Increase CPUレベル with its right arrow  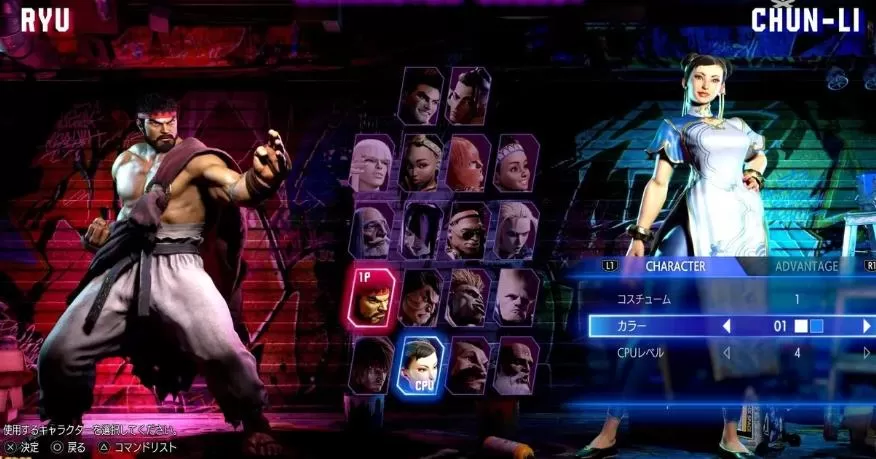866,353
